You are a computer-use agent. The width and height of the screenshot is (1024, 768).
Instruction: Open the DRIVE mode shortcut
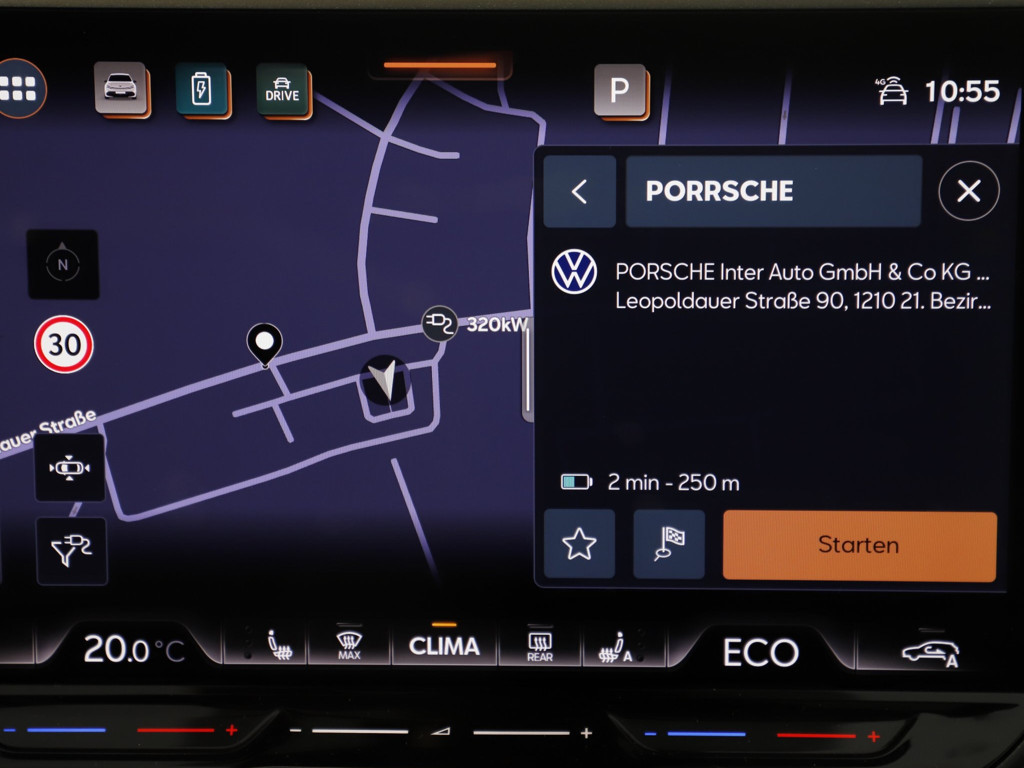pyautogui.click(x=282, y=90)
